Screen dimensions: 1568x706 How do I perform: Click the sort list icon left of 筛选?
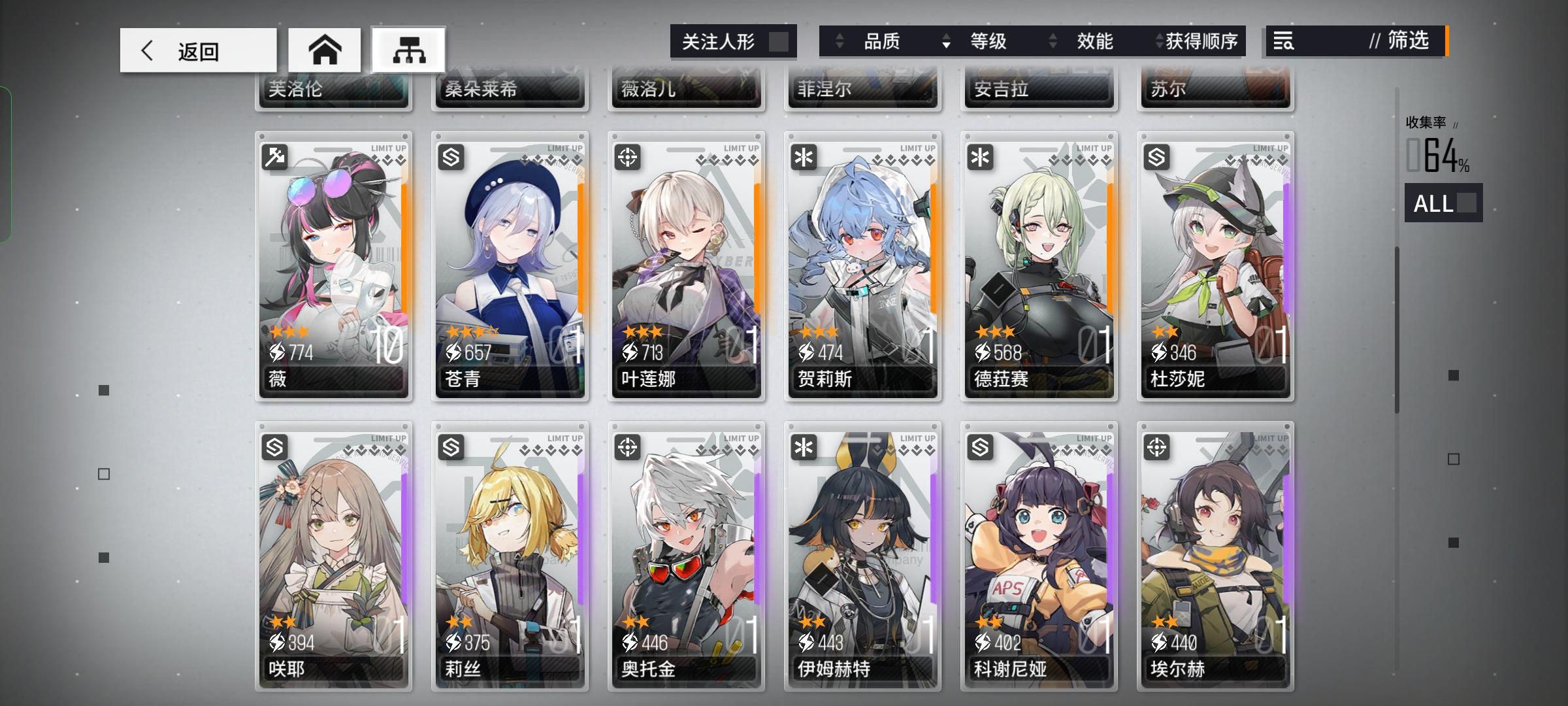point(1282,41)
